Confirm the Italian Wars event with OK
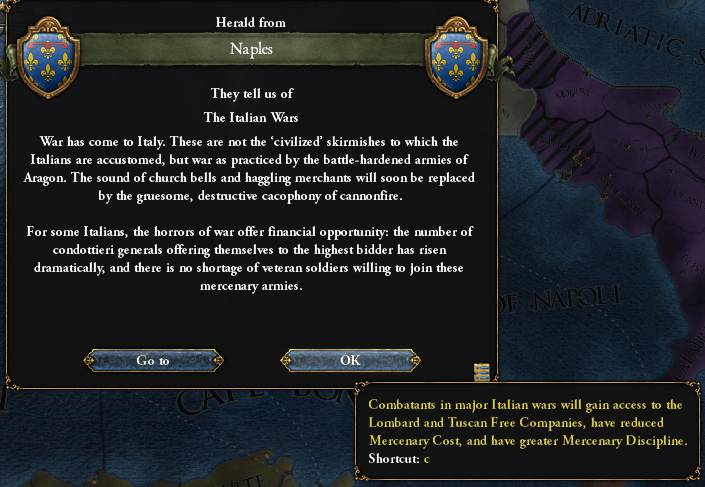 [x=350, y=360]
